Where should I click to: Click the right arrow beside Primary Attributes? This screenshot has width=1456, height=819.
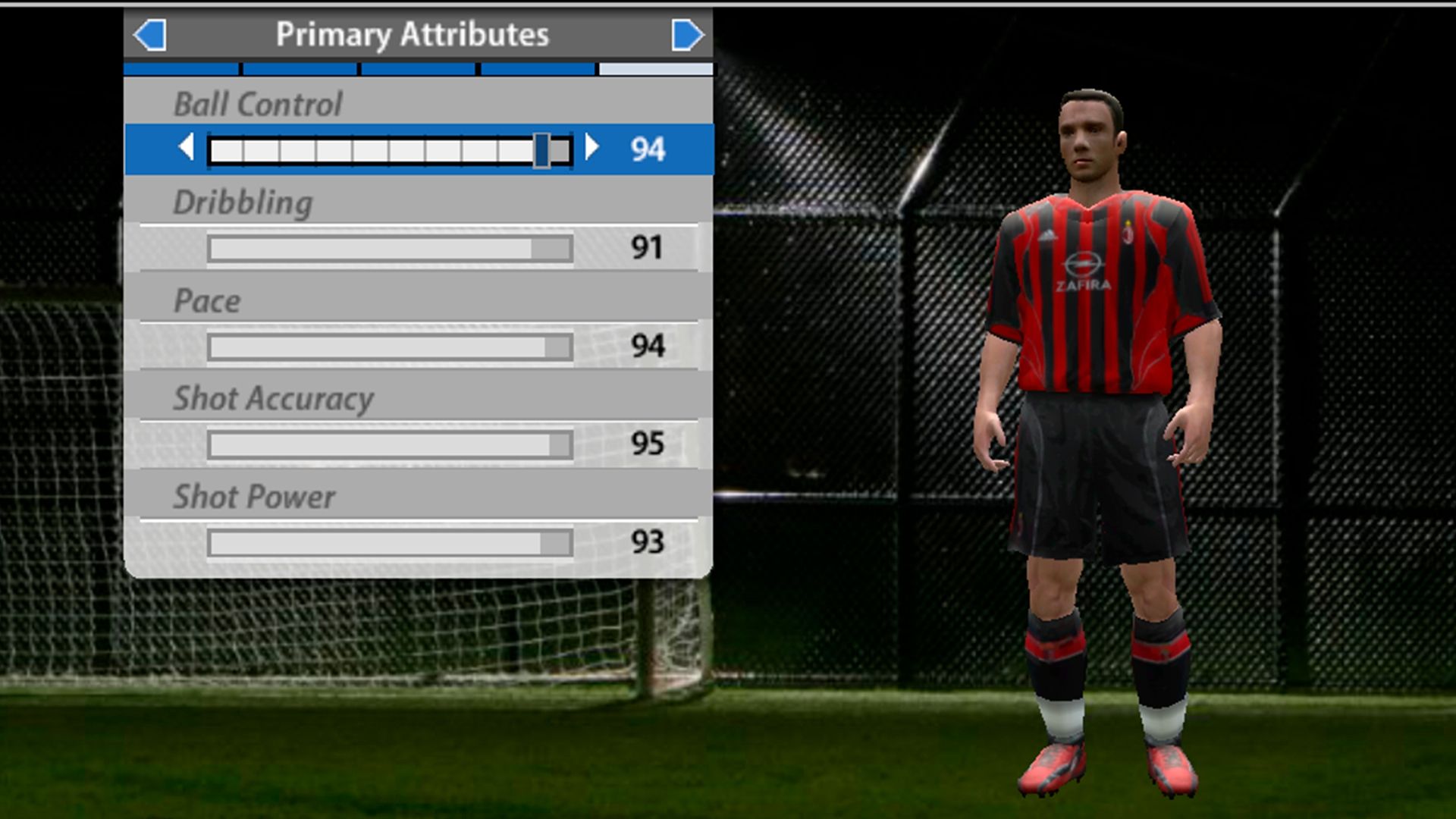(686, 33)
